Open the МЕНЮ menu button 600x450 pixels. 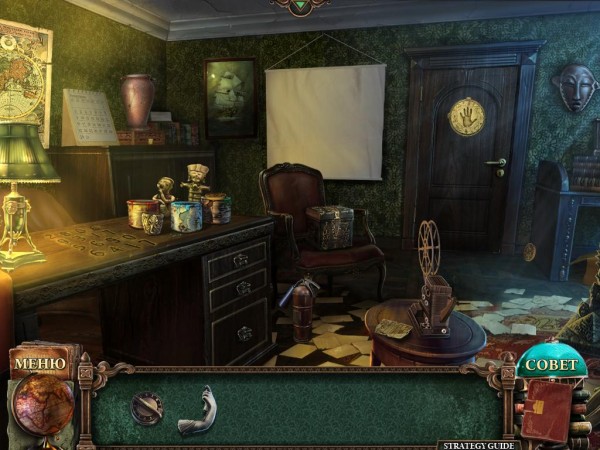40,363
